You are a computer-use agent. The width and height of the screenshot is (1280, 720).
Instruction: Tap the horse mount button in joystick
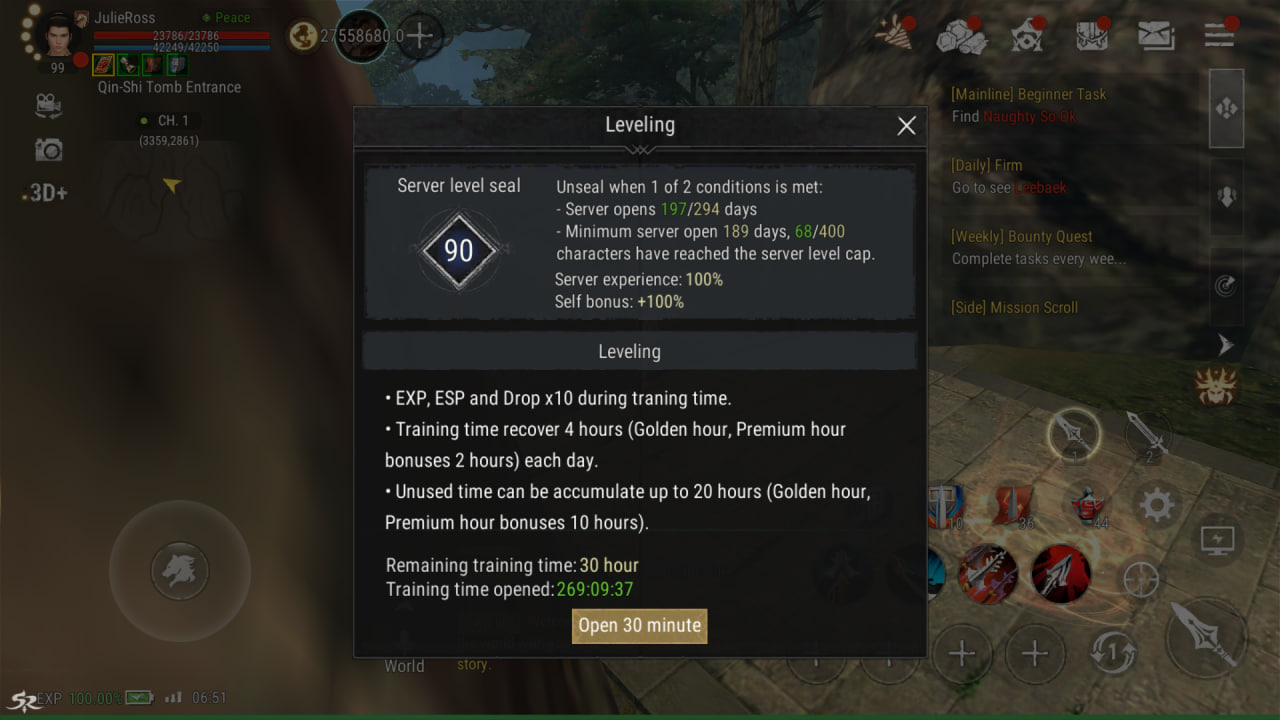coord(180,572)
